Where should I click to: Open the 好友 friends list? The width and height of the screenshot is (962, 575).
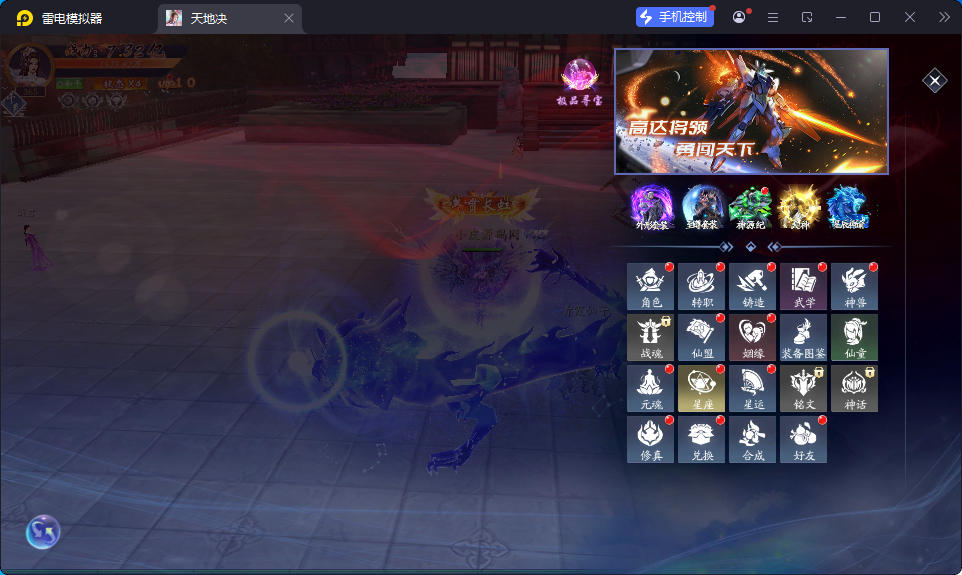[804, 439]
